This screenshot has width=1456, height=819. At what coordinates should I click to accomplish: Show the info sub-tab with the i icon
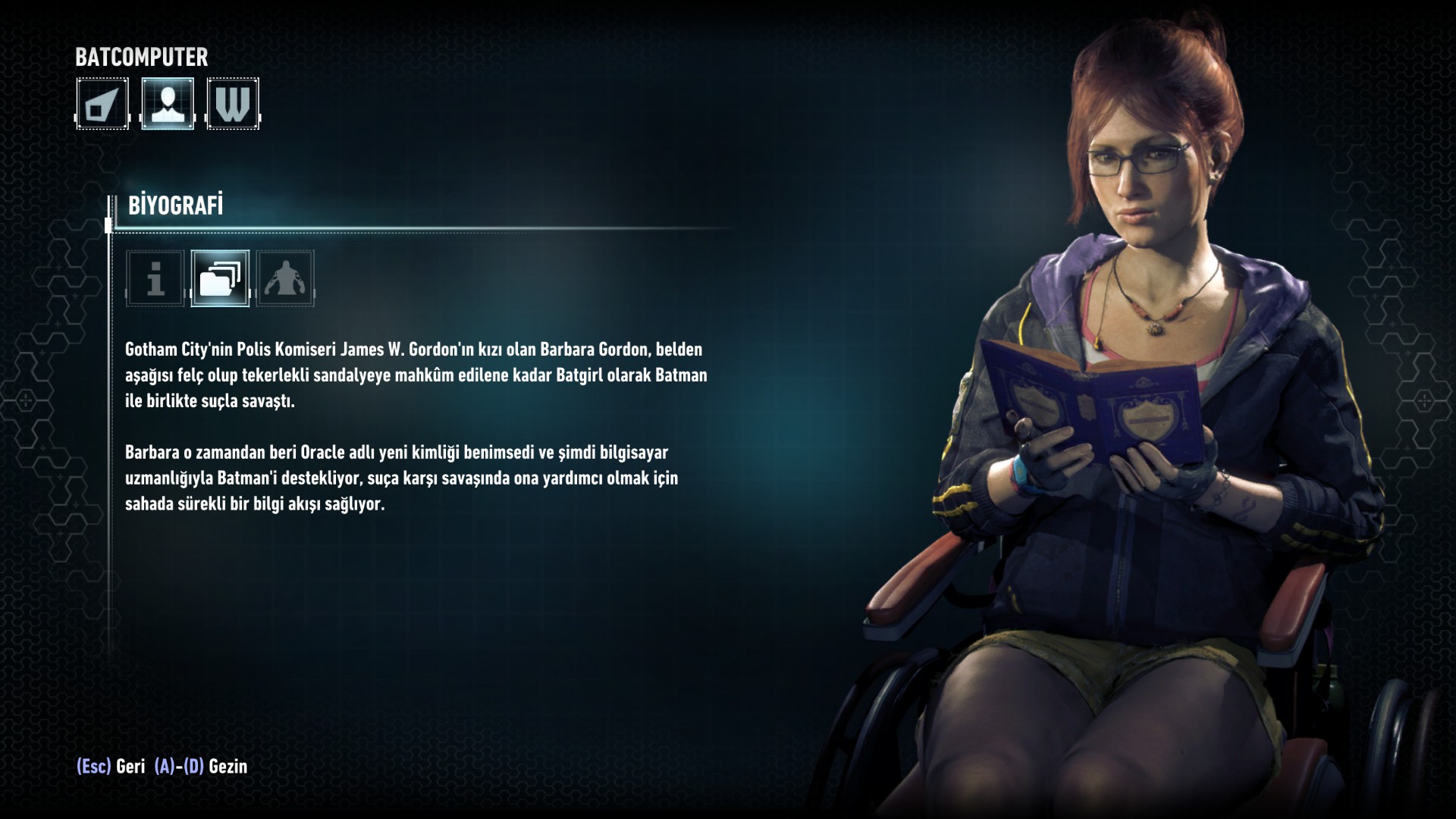click(155, 278)
